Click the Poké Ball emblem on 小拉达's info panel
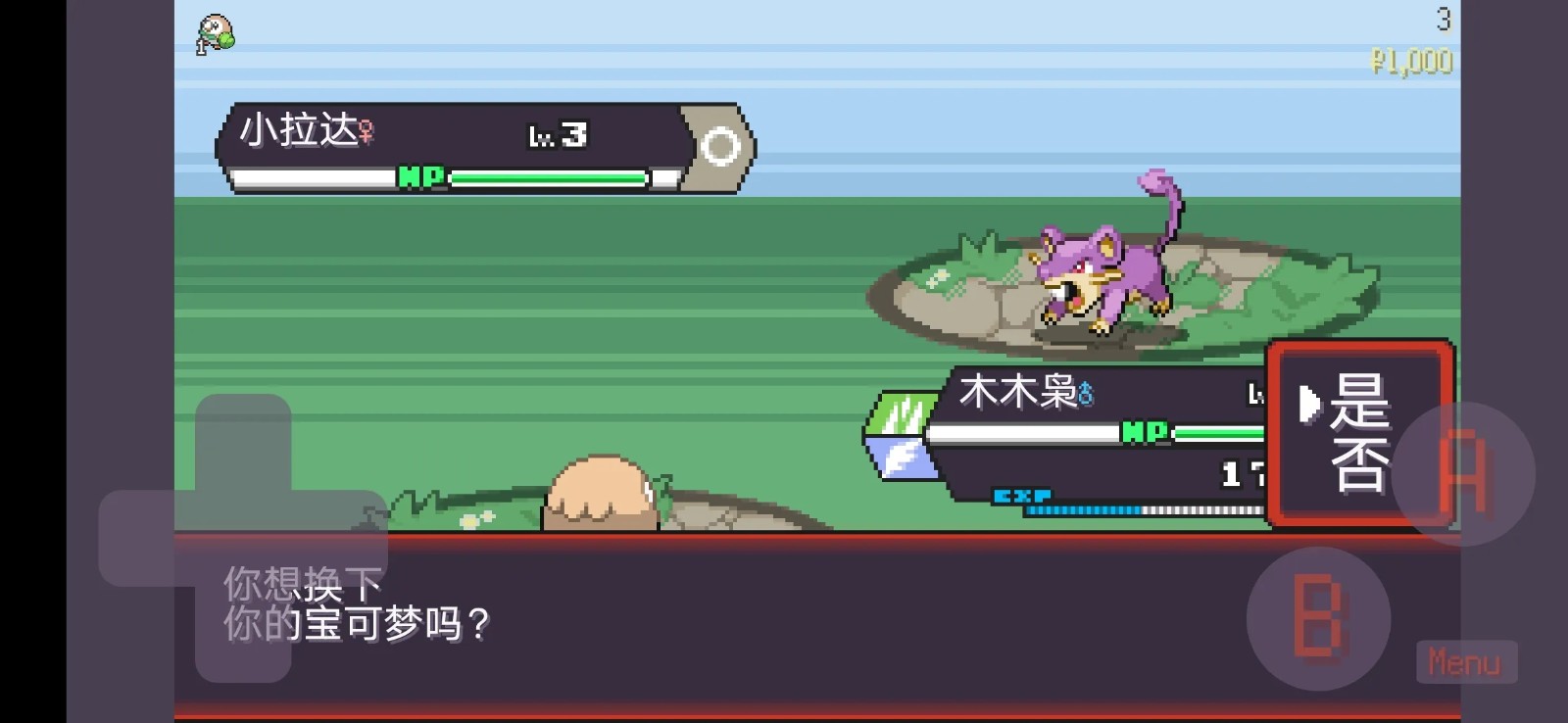 pos(722,143)
